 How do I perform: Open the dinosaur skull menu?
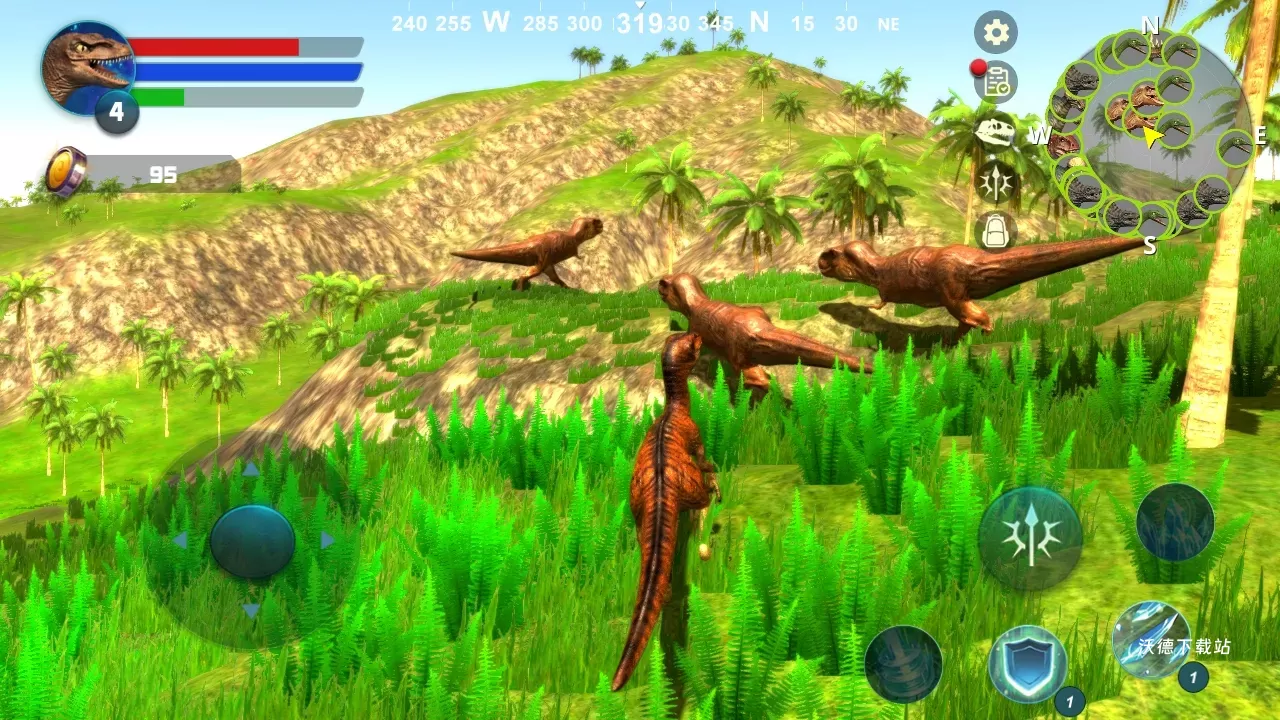[x=995, y=131]
